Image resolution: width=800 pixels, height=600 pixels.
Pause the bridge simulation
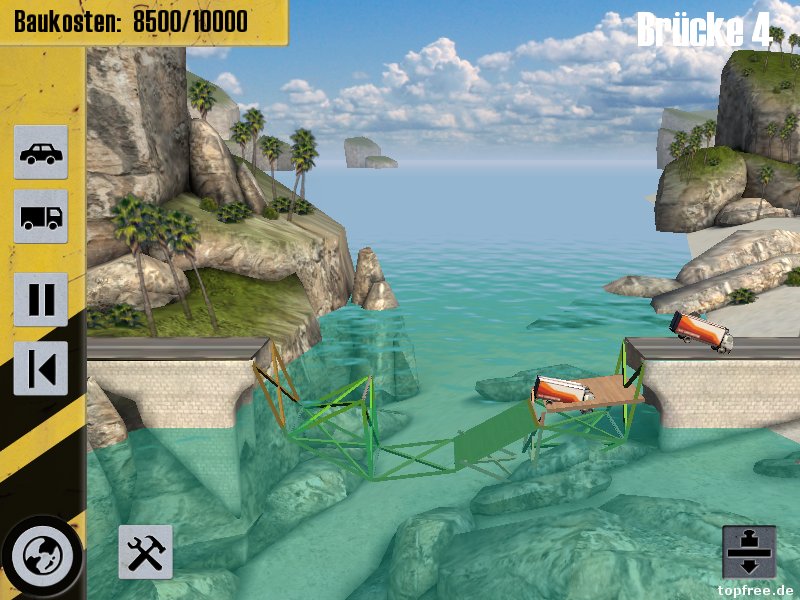(x=41, y=299)
